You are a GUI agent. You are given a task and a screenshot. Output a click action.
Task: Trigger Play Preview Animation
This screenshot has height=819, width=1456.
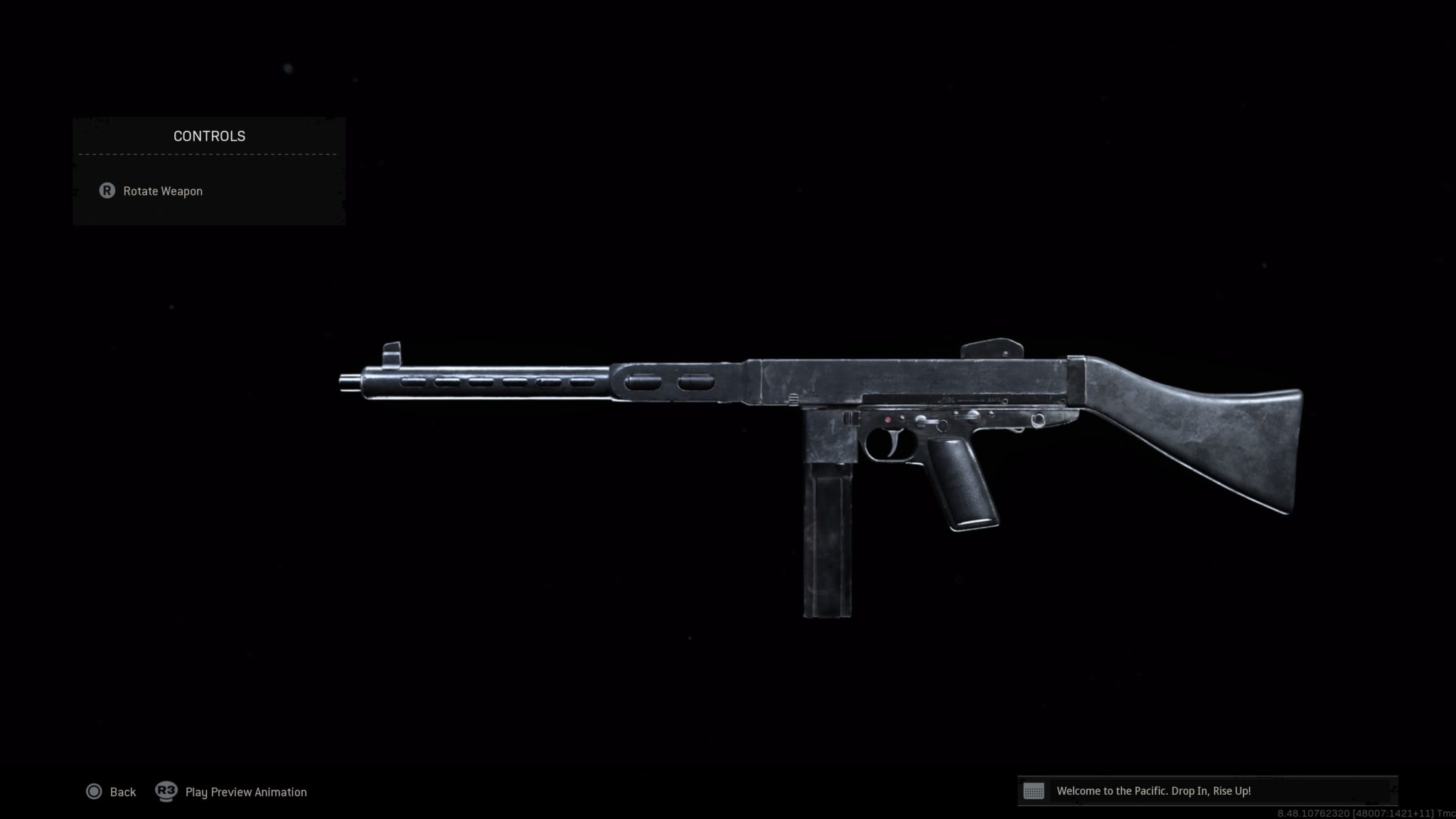coord(245,791)
